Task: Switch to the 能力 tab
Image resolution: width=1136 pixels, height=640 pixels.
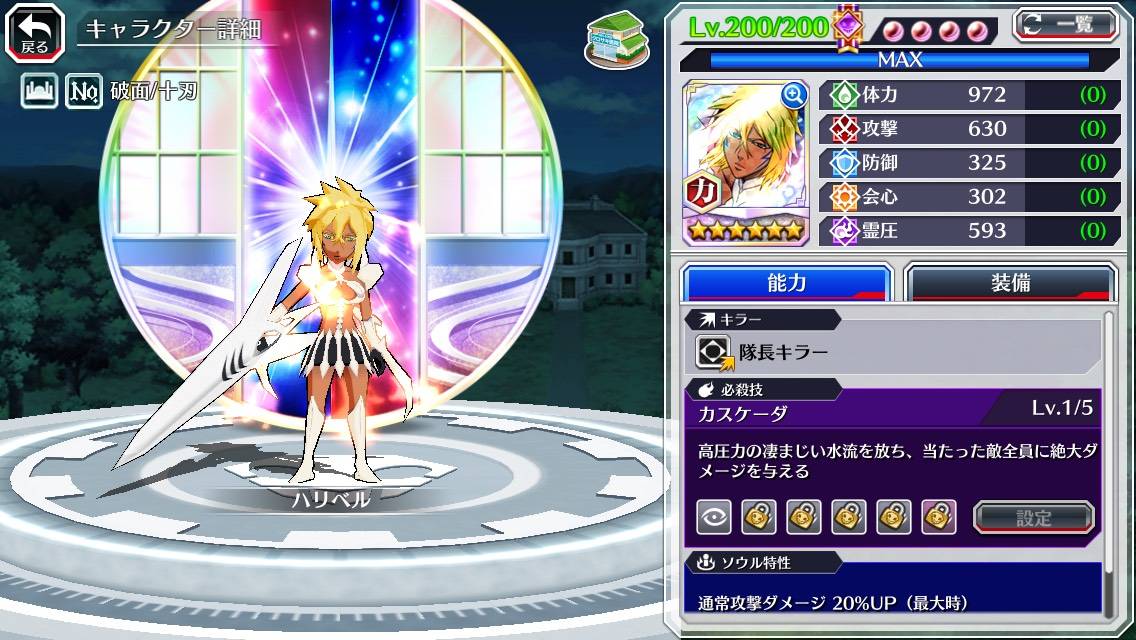Action: tap(786, 283)
